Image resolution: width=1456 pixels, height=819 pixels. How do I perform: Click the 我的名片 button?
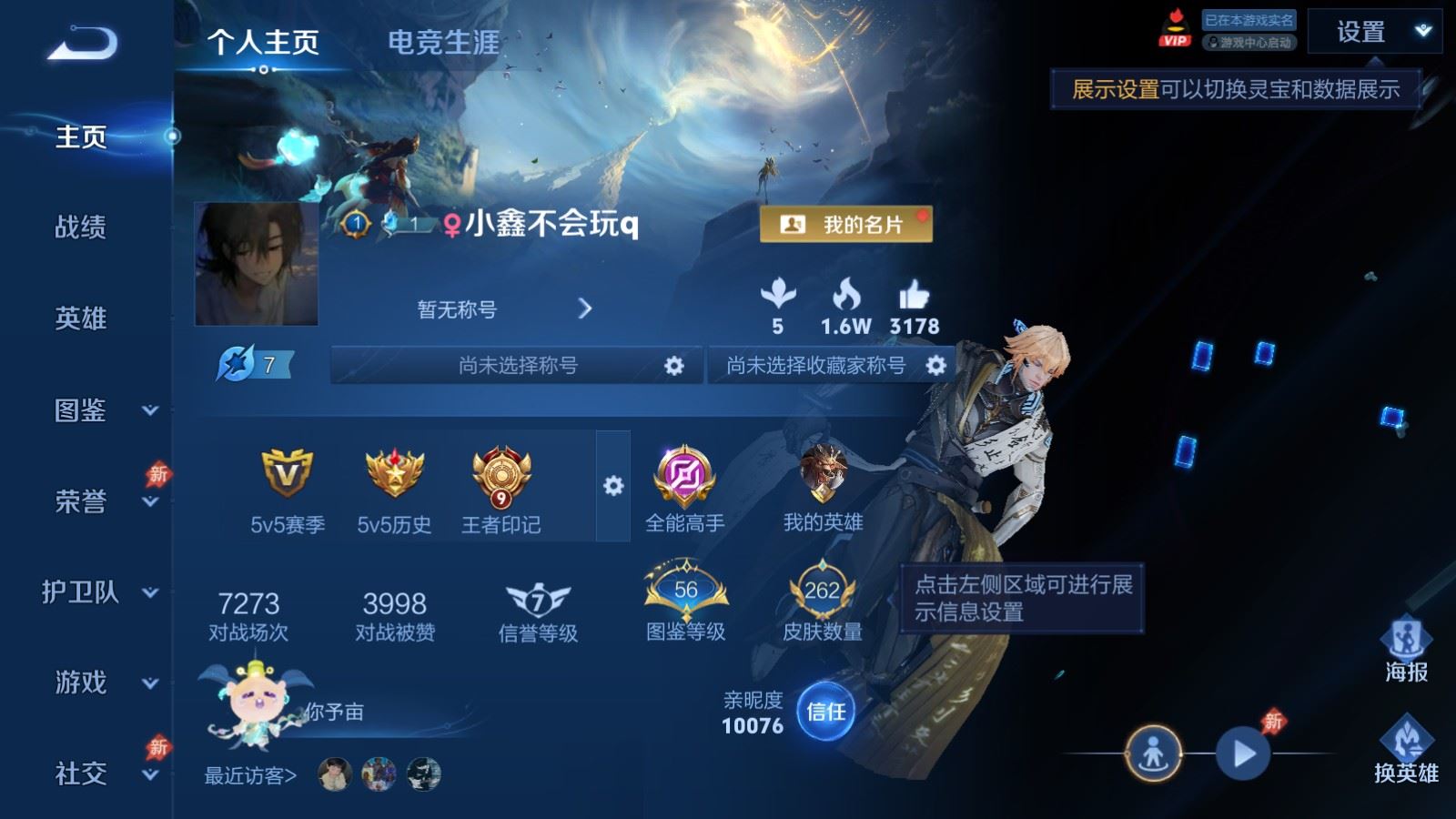coord(847,223)
